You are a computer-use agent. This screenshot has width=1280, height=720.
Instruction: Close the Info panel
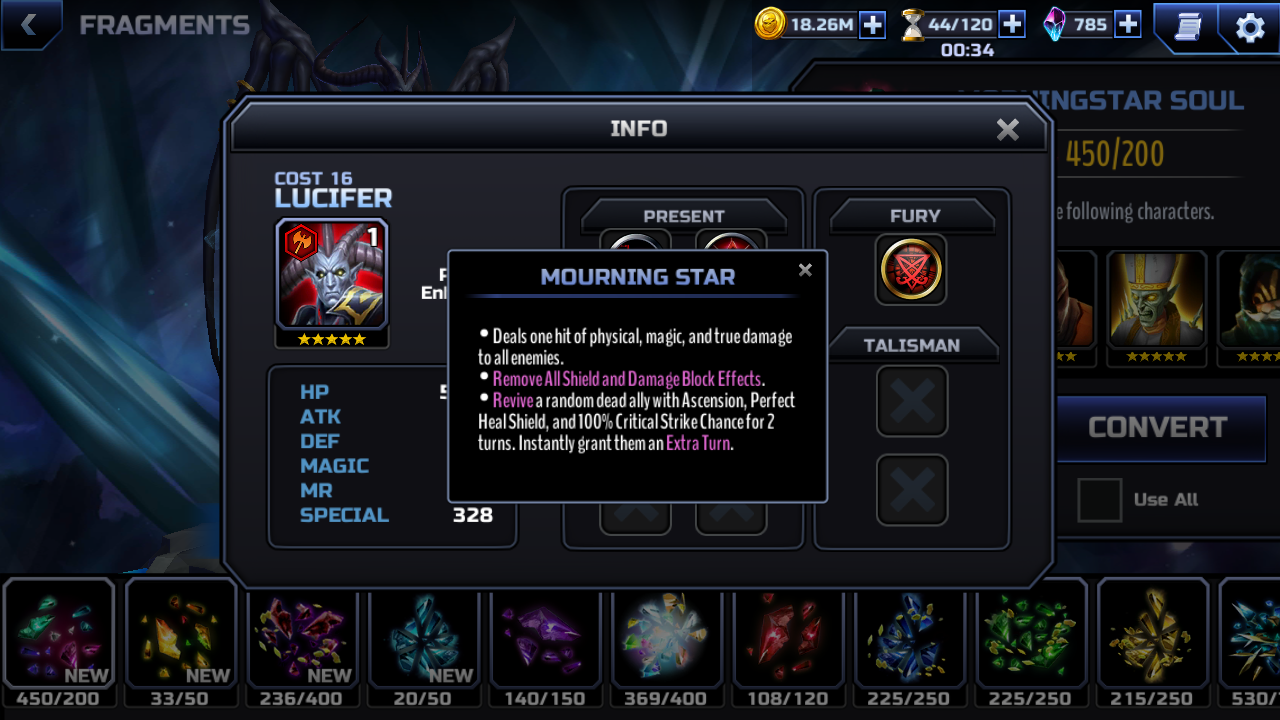click(1007, 129)
